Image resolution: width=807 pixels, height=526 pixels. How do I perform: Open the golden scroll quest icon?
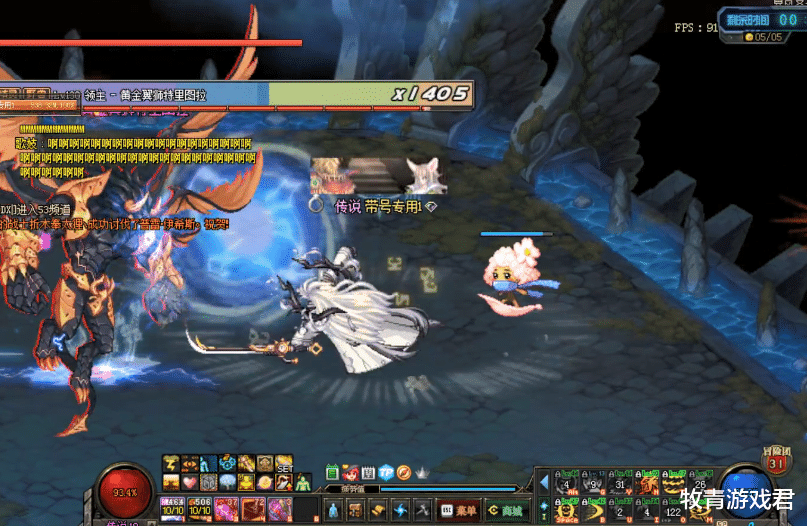click(378, 509)
